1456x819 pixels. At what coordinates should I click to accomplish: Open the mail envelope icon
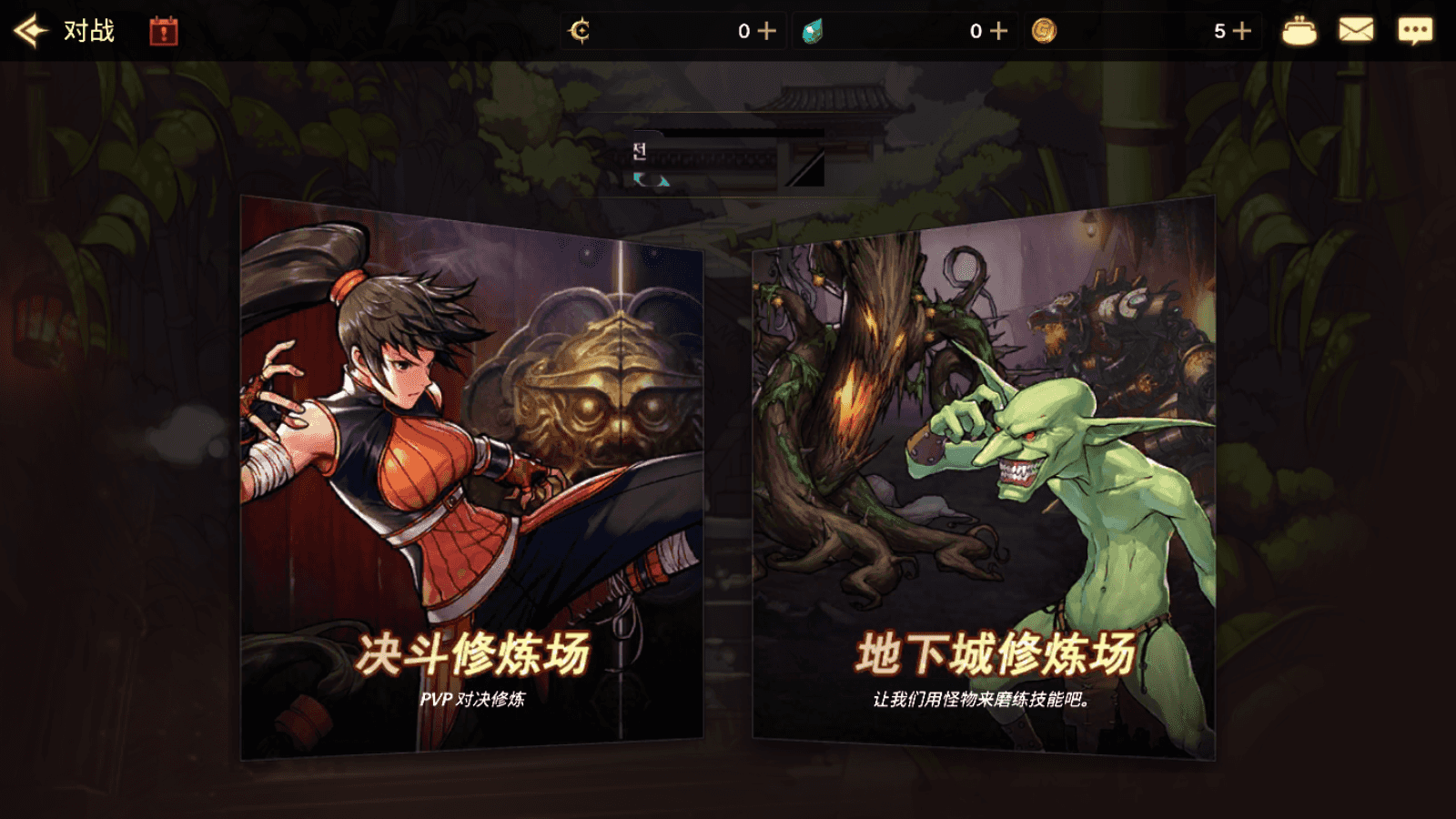click(1358, 28)
